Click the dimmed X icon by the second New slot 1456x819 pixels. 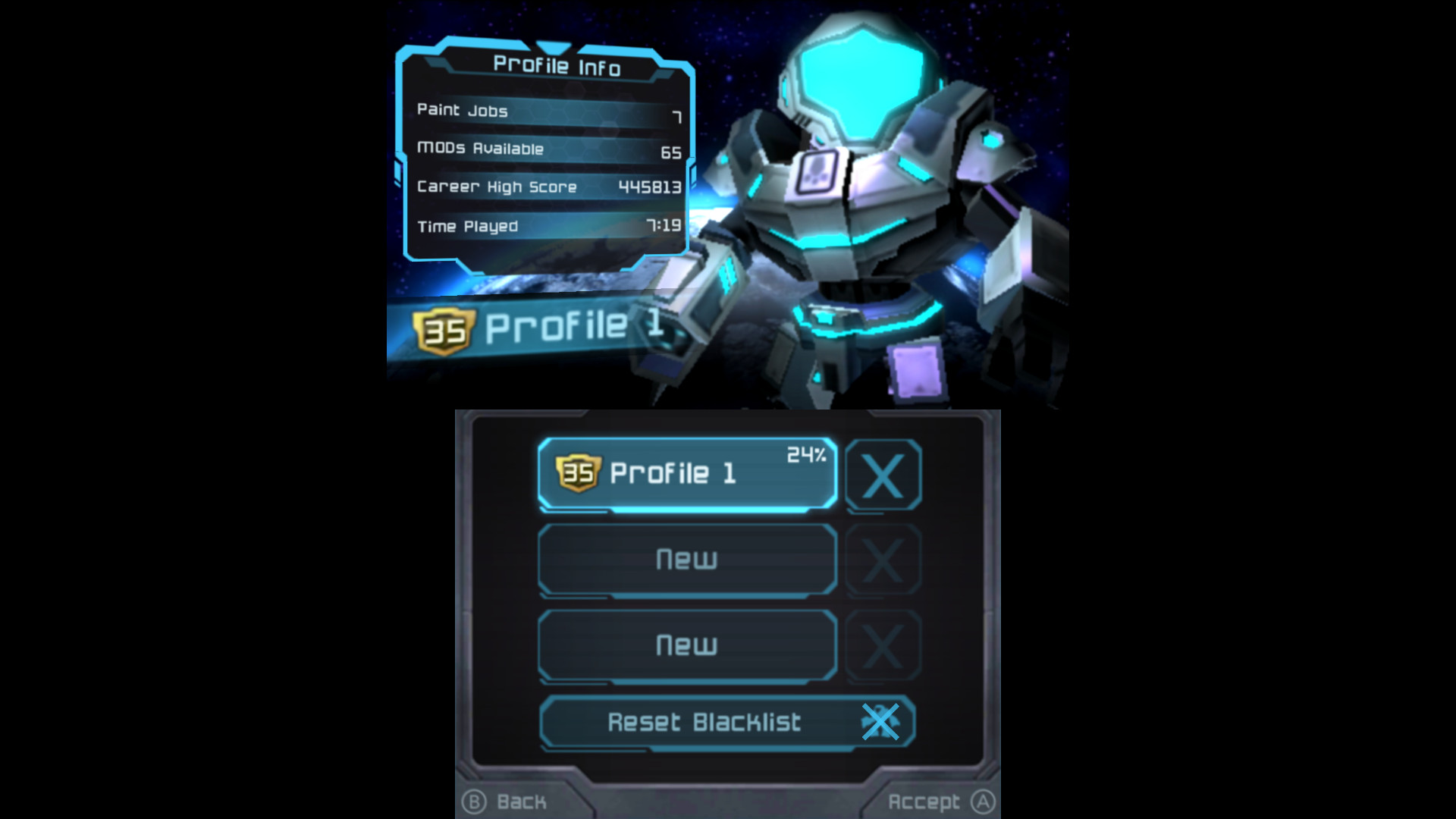[884, 645]
